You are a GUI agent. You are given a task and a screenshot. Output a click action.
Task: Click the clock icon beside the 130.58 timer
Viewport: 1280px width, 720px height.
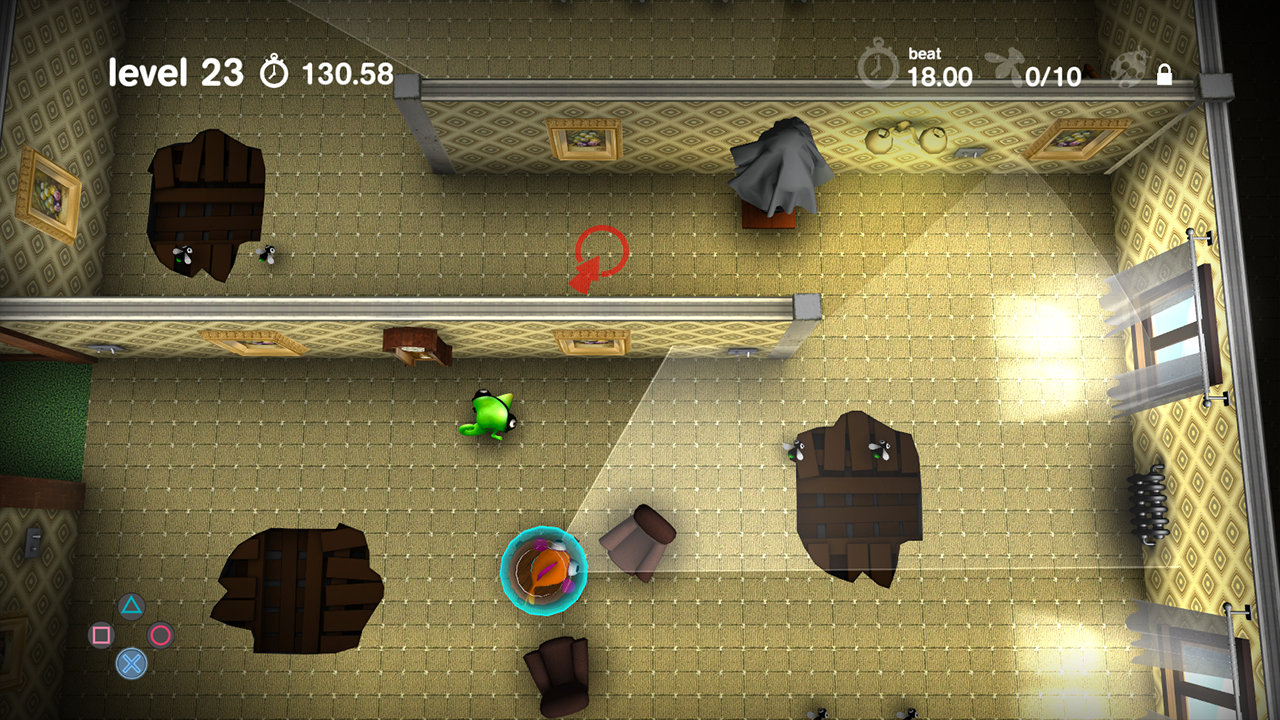coord(272,71)
